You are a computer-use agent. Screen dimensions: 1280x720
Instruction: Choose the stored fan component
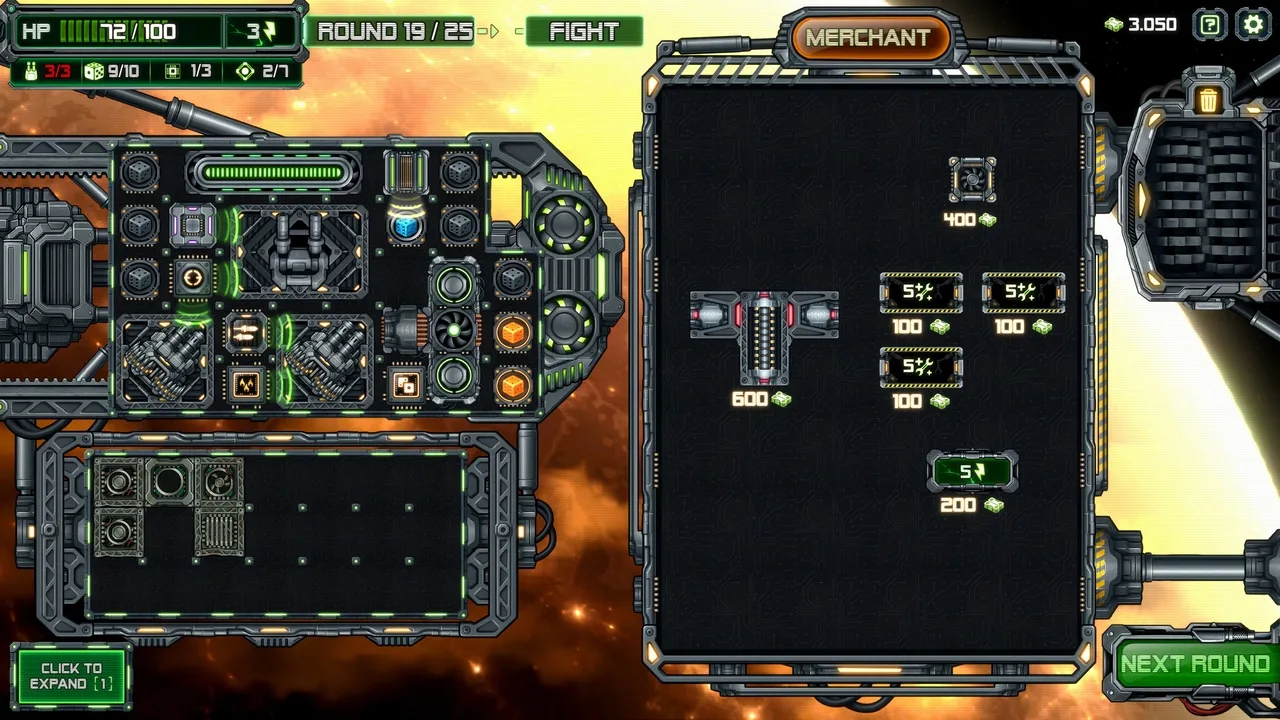220,481
